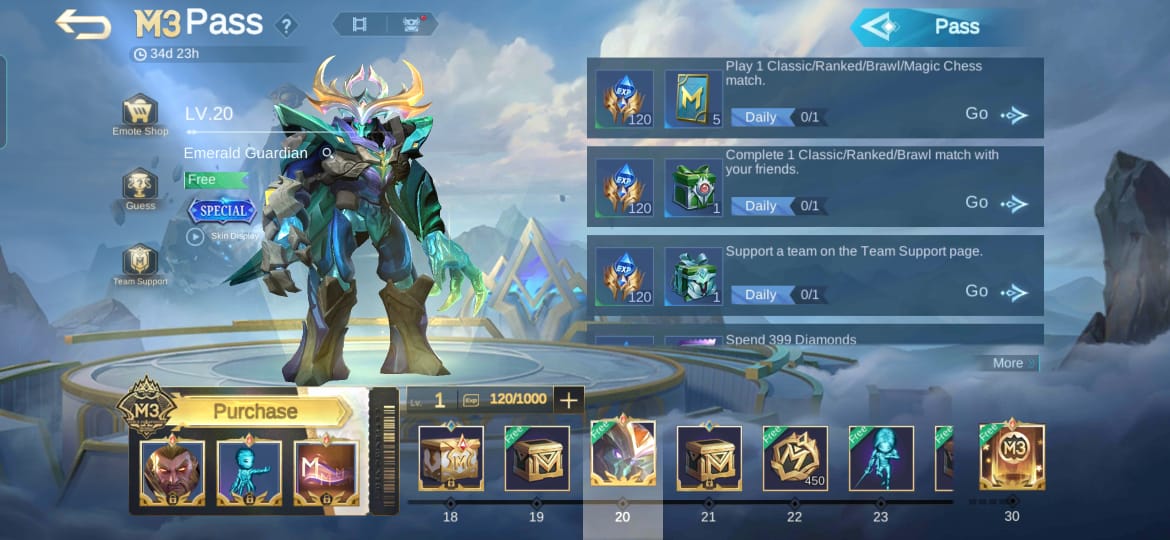
Task: Go back with the return arrow
Action: coord(82,24)
